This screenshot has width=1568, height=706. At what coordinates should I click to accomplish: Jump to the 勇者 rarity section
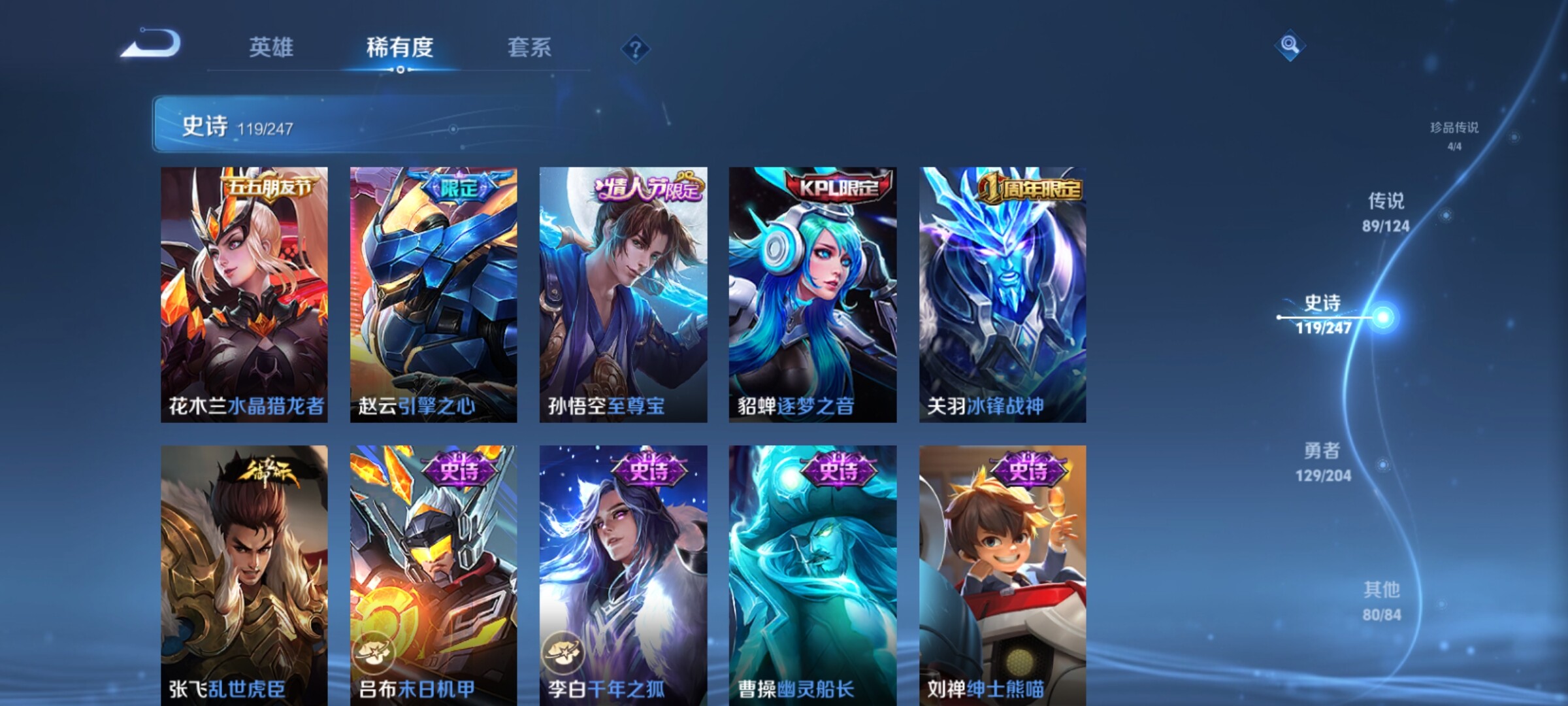click(1323, 462)
